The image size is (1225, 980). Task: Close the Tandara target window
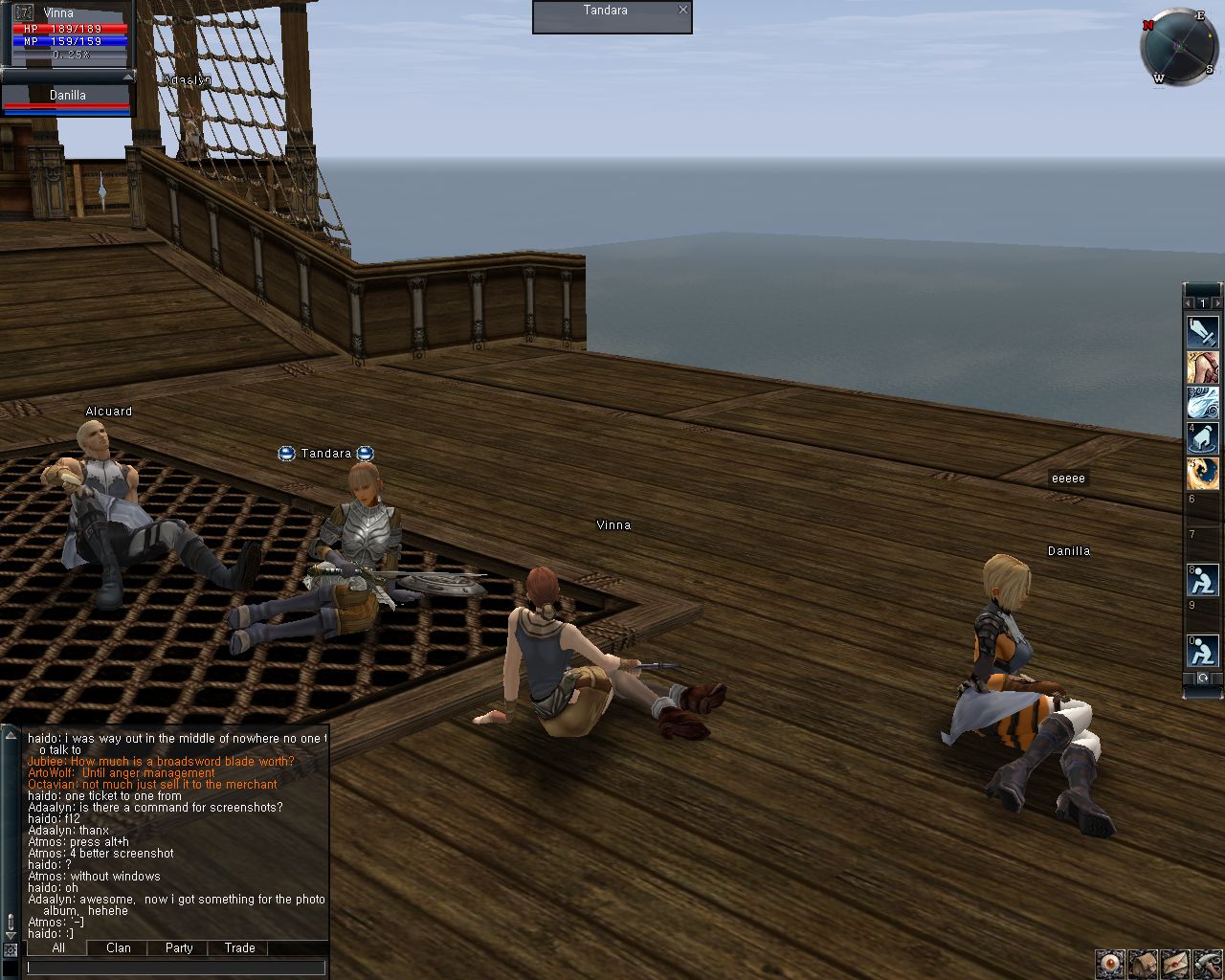pos(682,11)
